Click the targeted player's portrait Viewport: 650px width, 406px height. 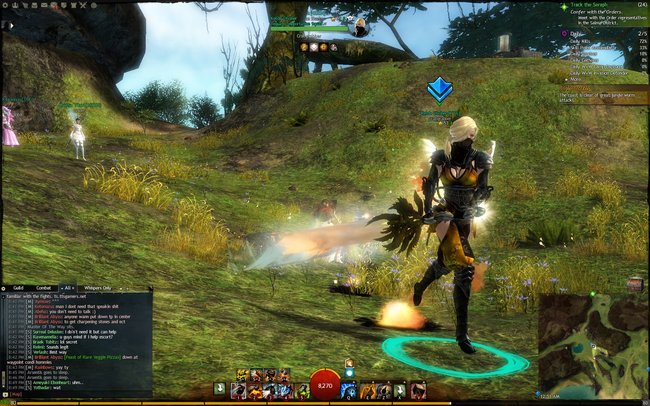tap(358, 27)
